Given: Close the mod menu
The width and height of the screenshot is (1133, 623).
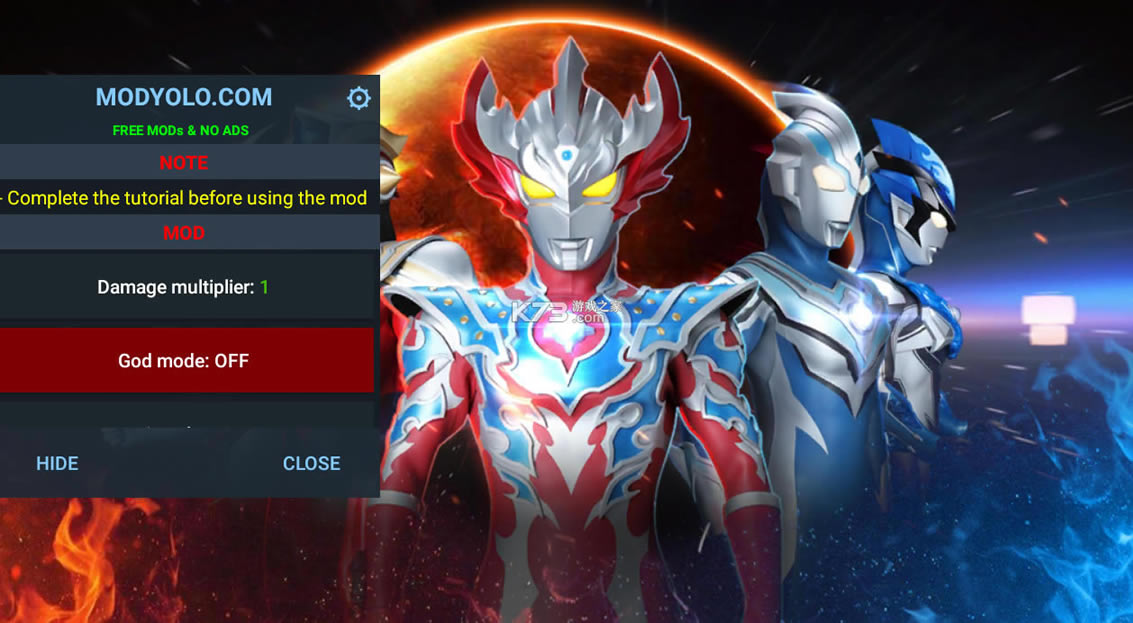Looking at the screenshot, I should 311,463.
